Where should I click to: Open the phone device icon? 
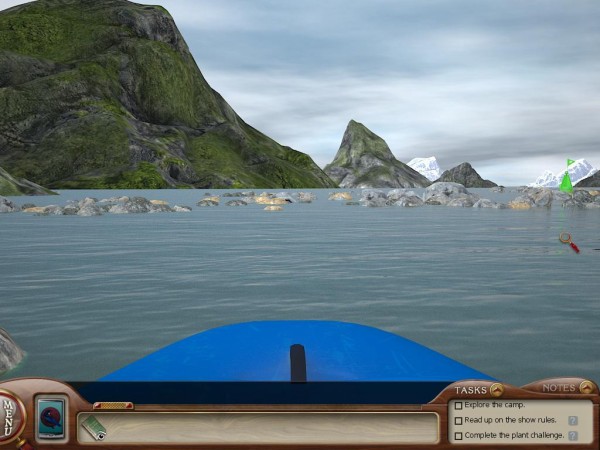click(x=51, y=416)
